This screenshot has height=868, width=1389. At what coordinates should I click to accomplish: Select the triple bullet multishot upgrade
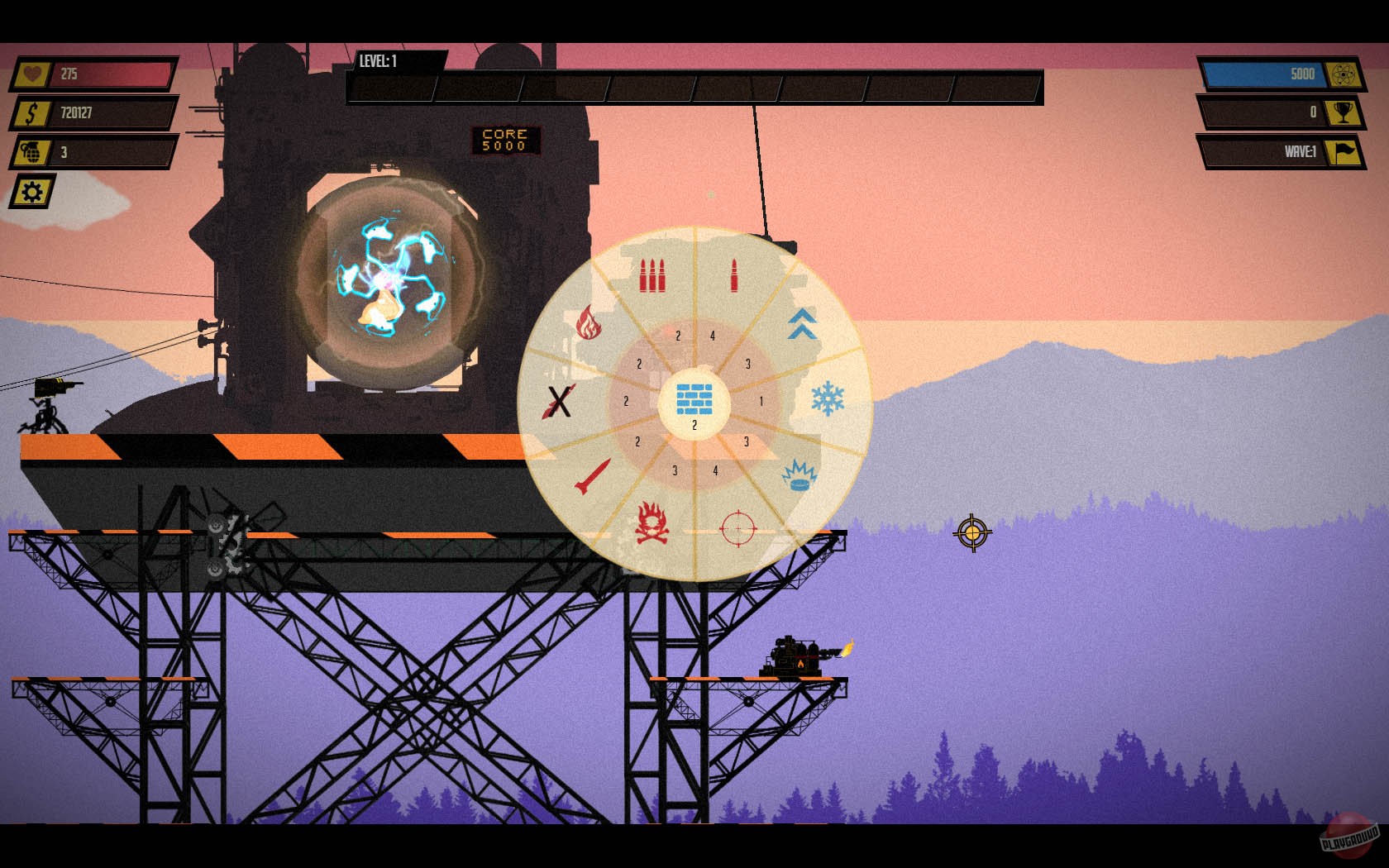pyautogui.click(x=653, y=273)
